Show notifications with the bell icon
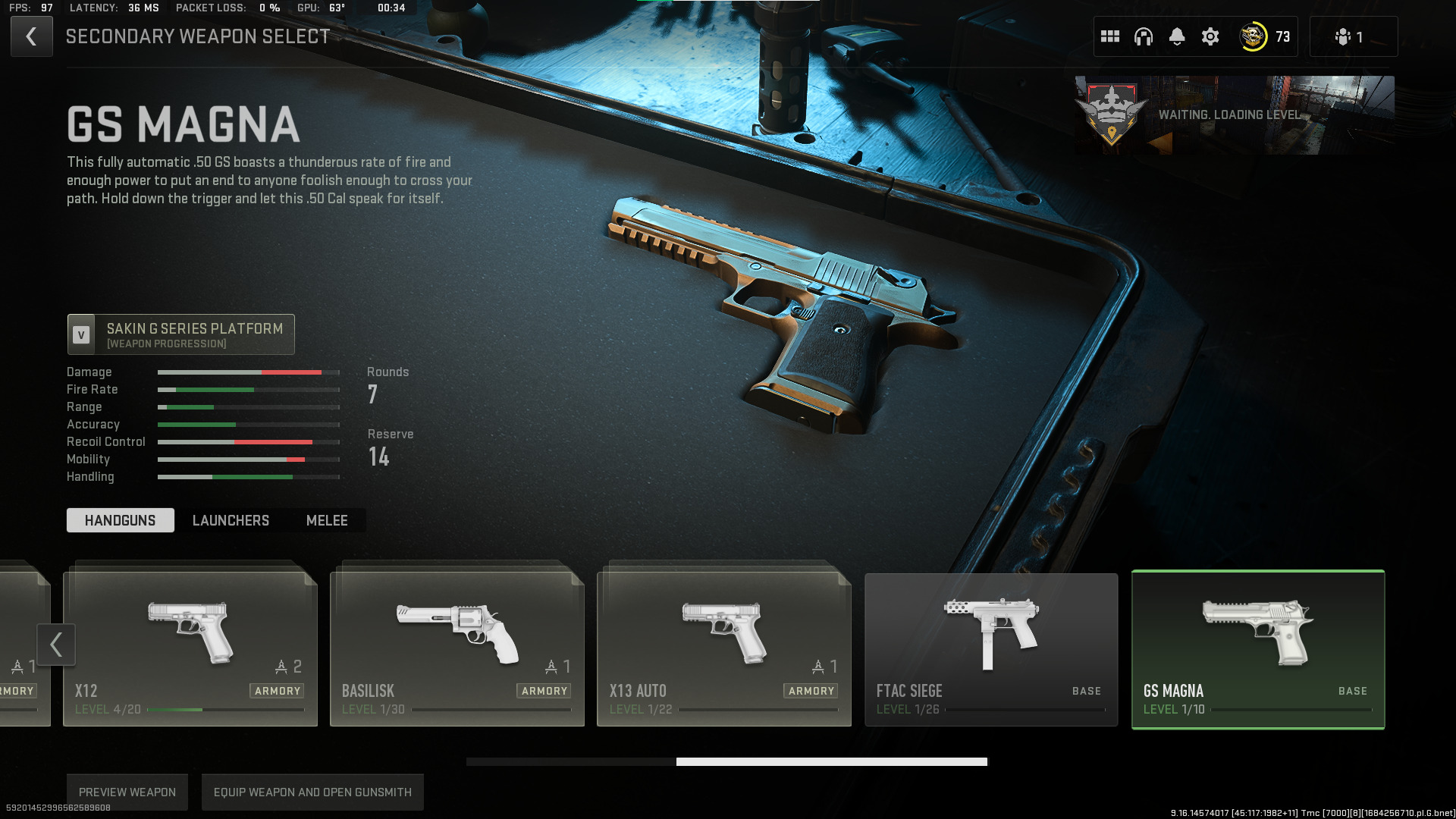1456x819 pixels. (1177, 36)
